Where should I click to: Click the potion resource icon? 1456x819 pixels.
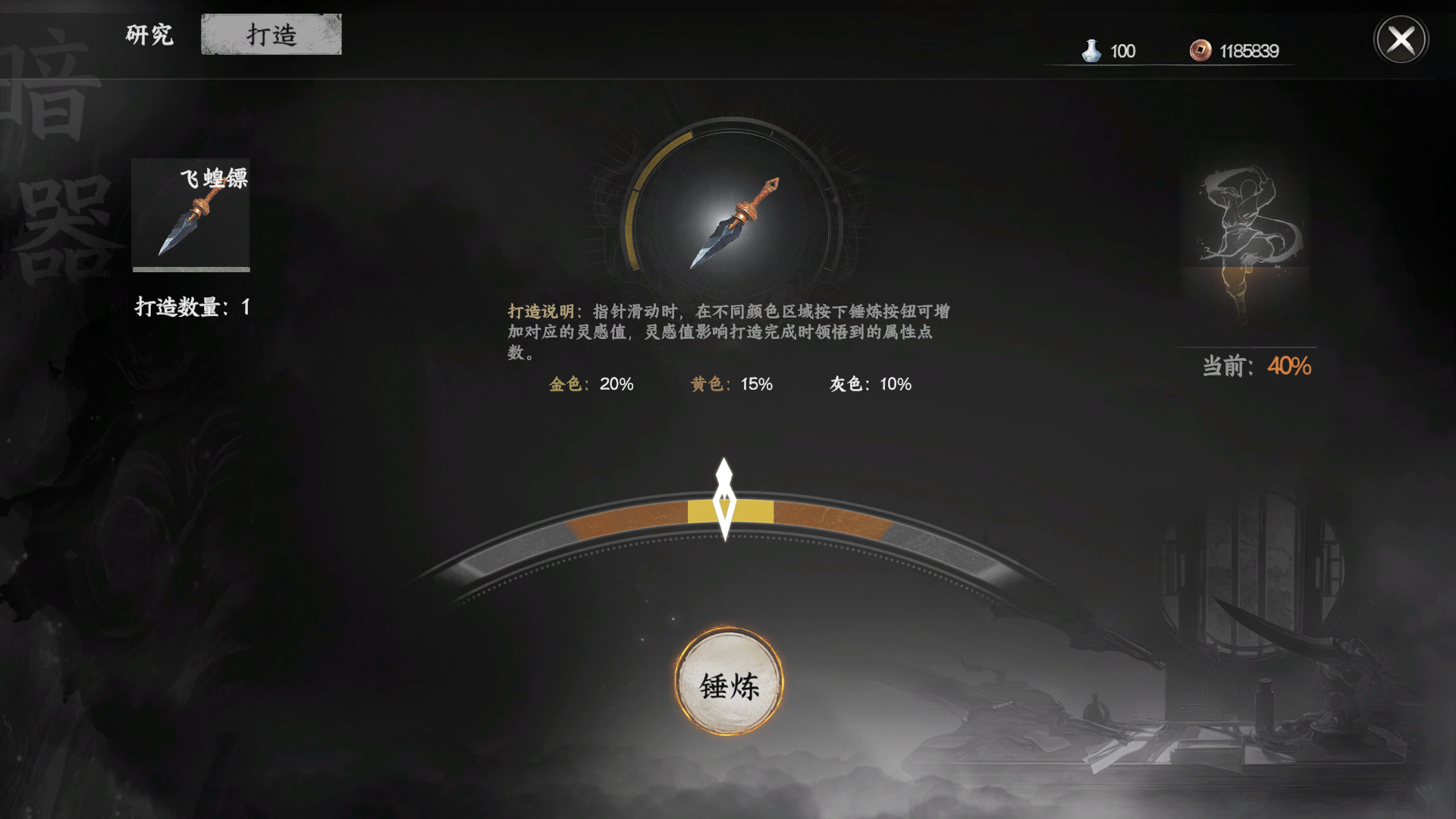pyautogui.click(x=1092, y=50)
